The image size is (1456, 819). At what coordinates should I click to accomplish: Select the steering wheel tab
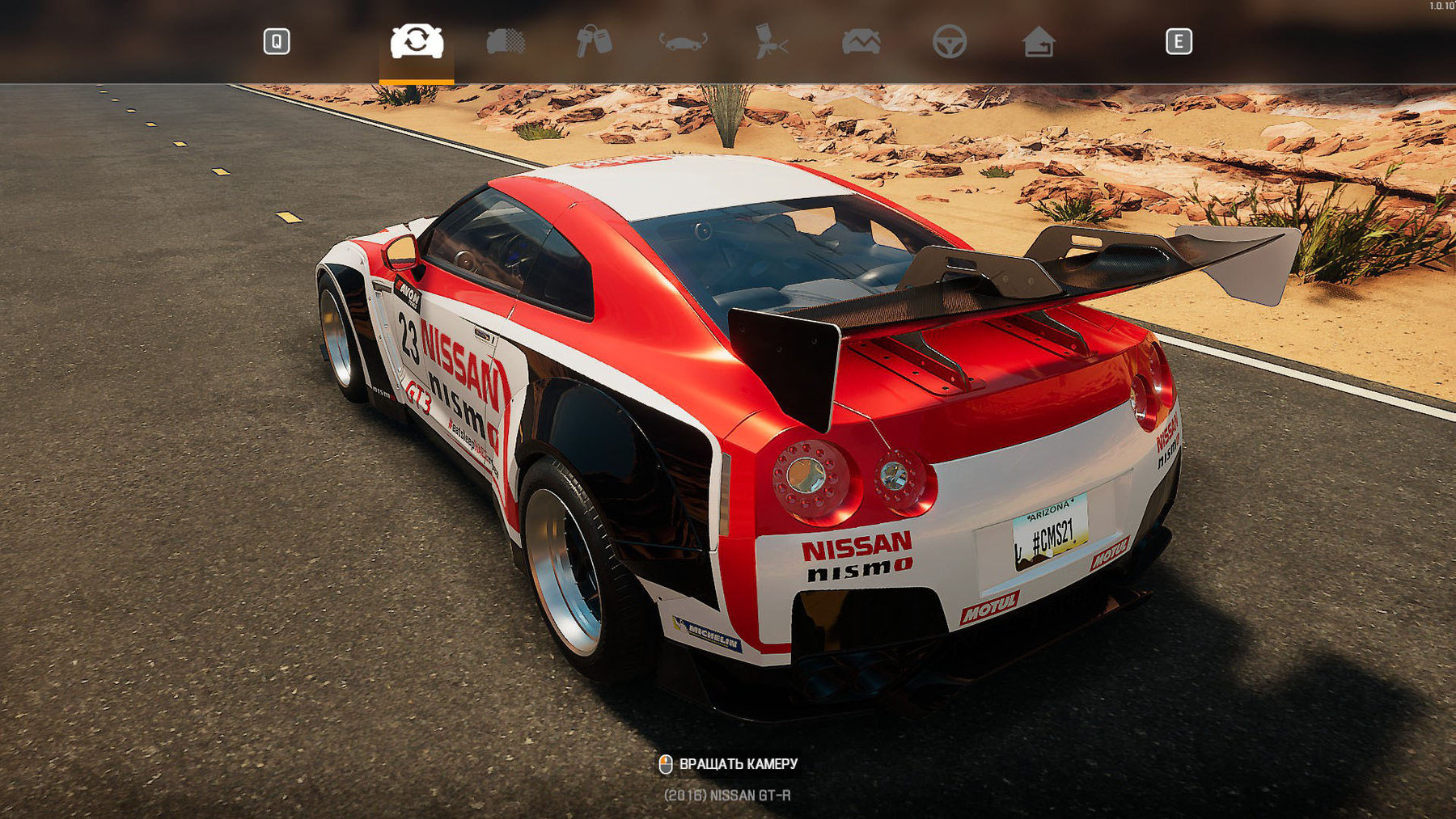click(x=950, y=41)
